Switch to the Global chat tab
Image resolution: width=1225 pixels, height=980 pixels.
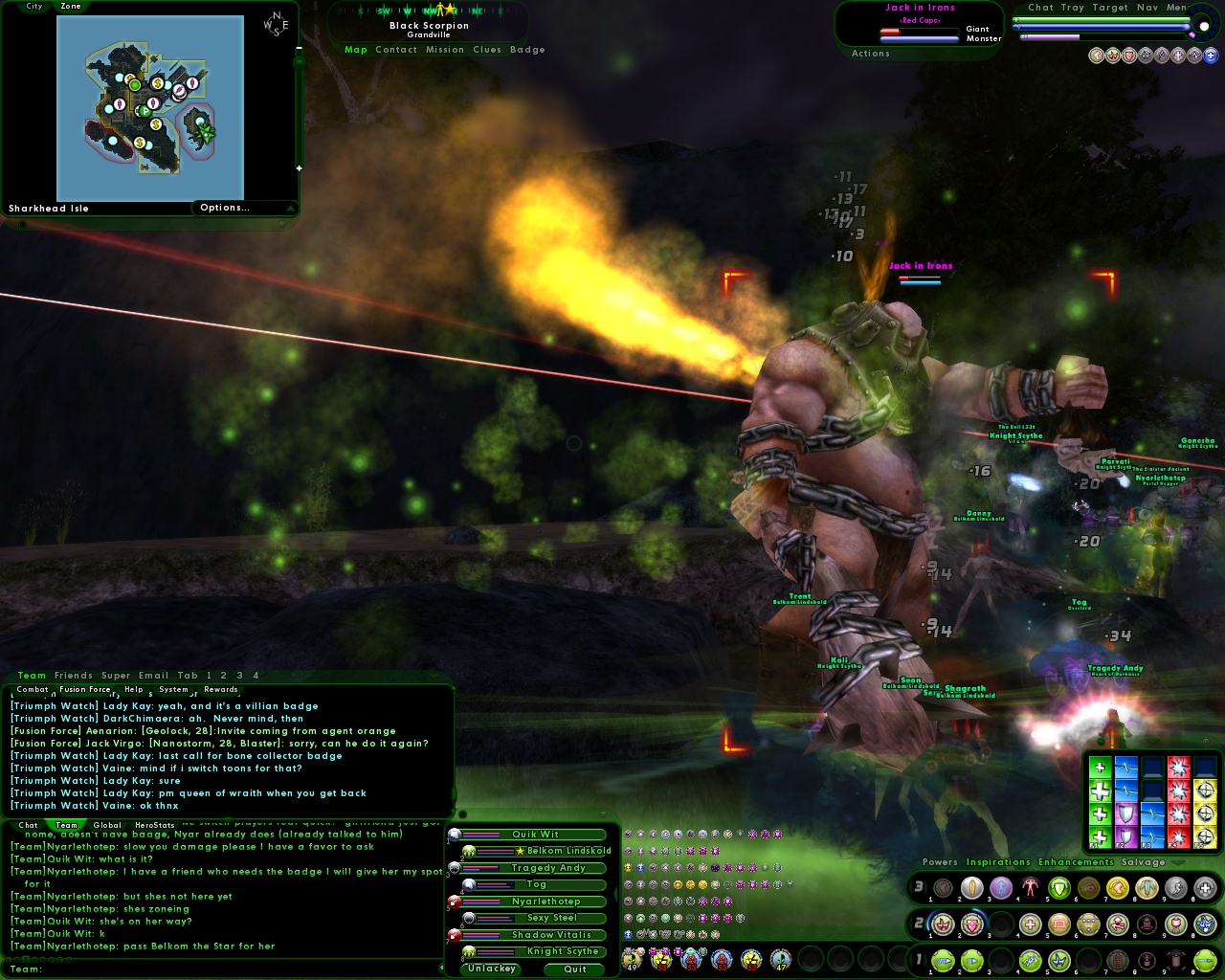tap(107, 825)
